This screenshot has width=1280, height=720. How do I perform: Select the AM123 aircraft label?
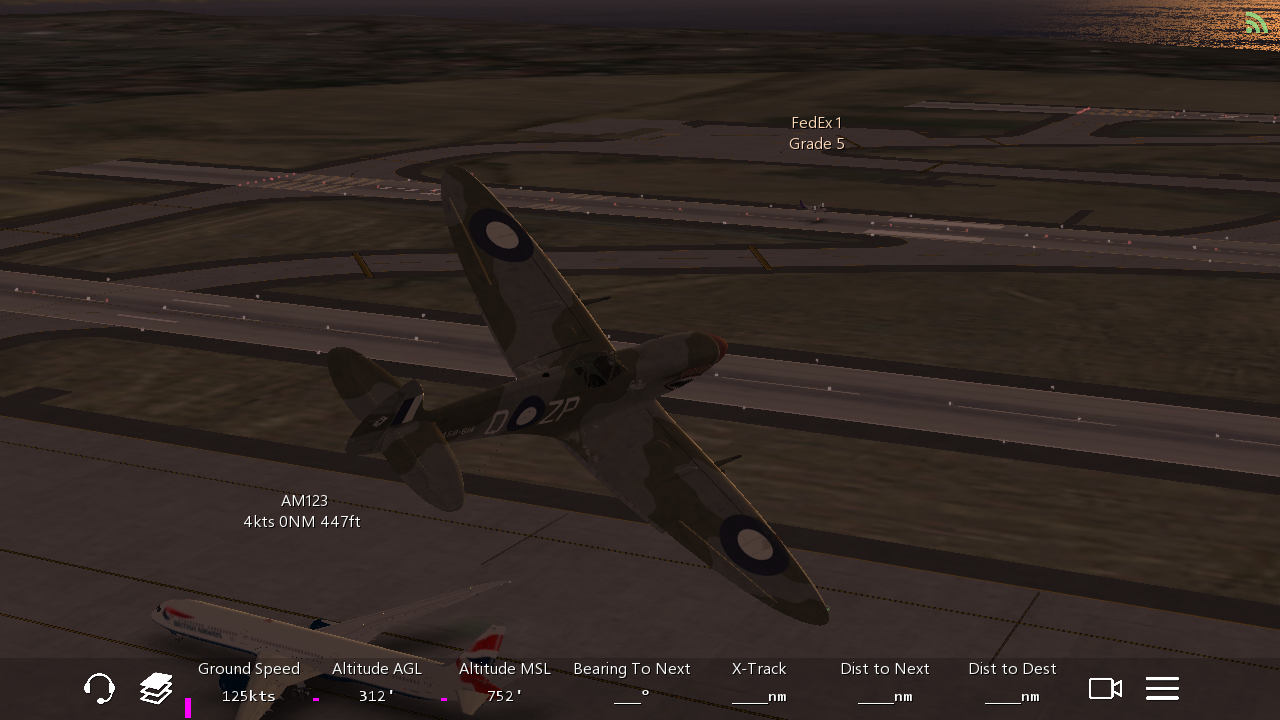(302, 511)
